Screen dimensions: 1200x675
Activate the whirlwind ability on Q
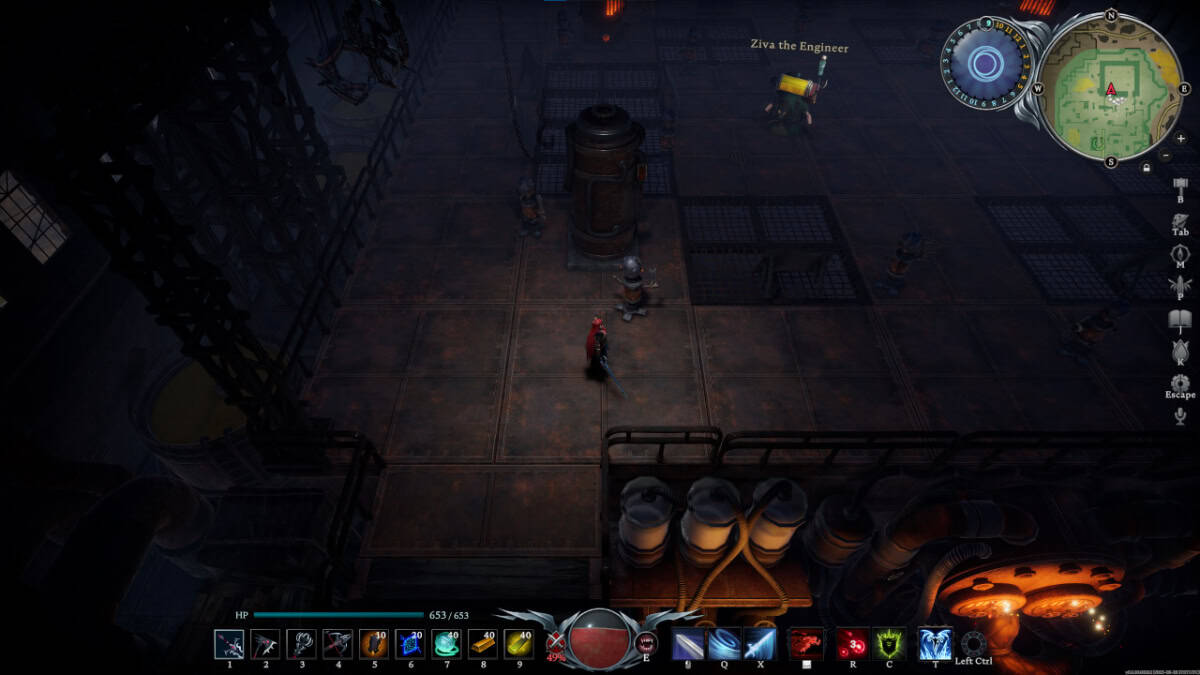click(724, 643)
